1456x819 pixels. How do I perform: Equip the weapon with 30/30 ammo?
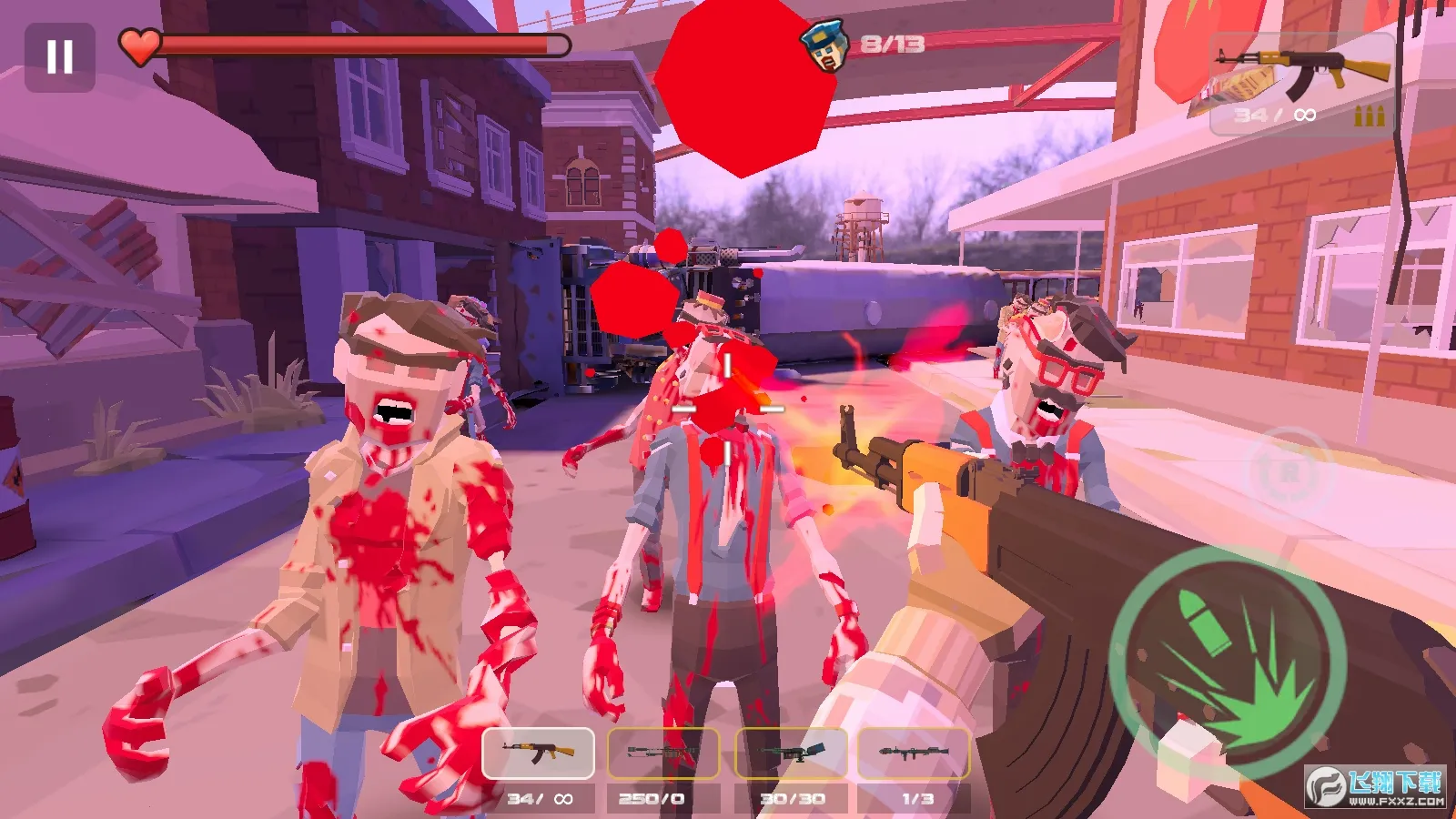(x=791, y=753)
